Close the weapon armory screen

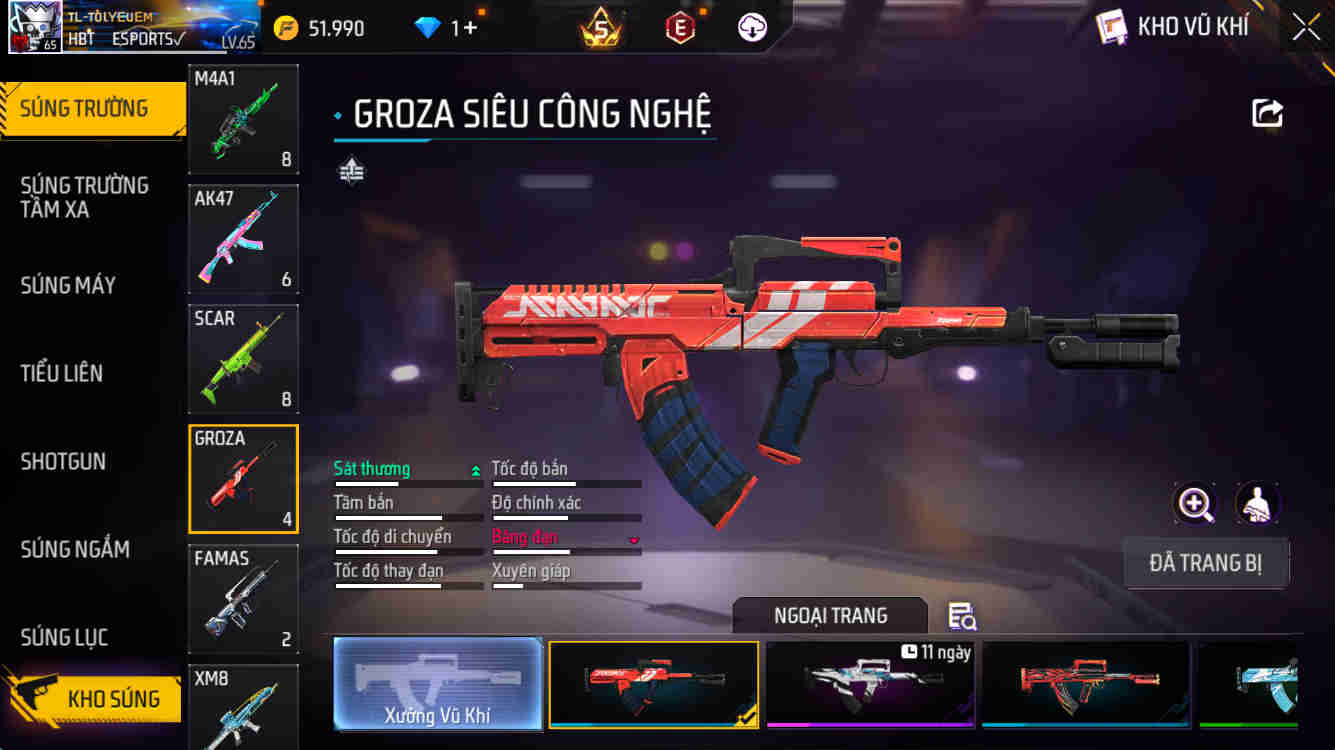click(x=1306, y=27)
